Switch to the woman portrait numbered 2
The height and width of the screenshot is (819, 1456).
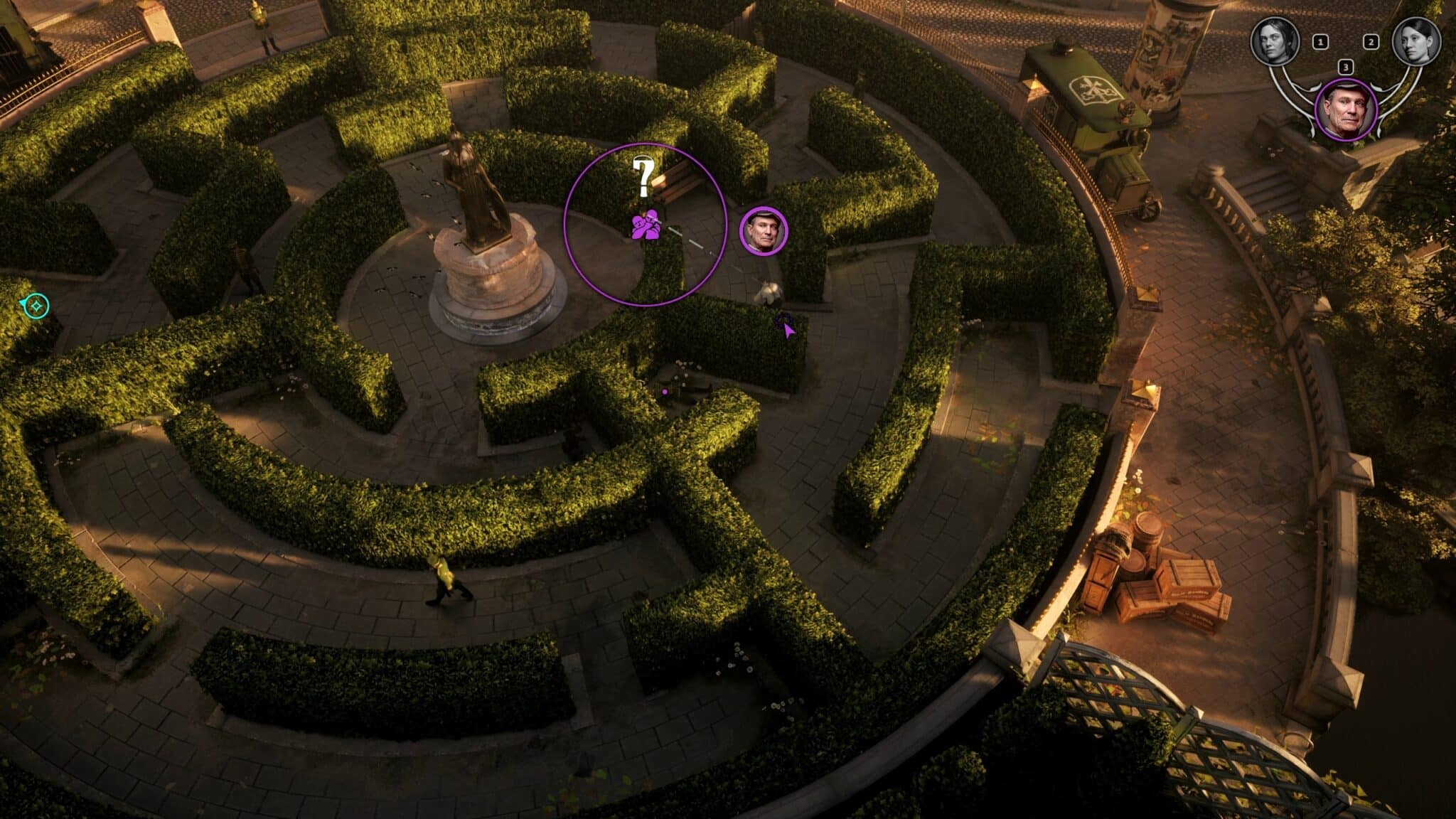tap(1416, 41)
